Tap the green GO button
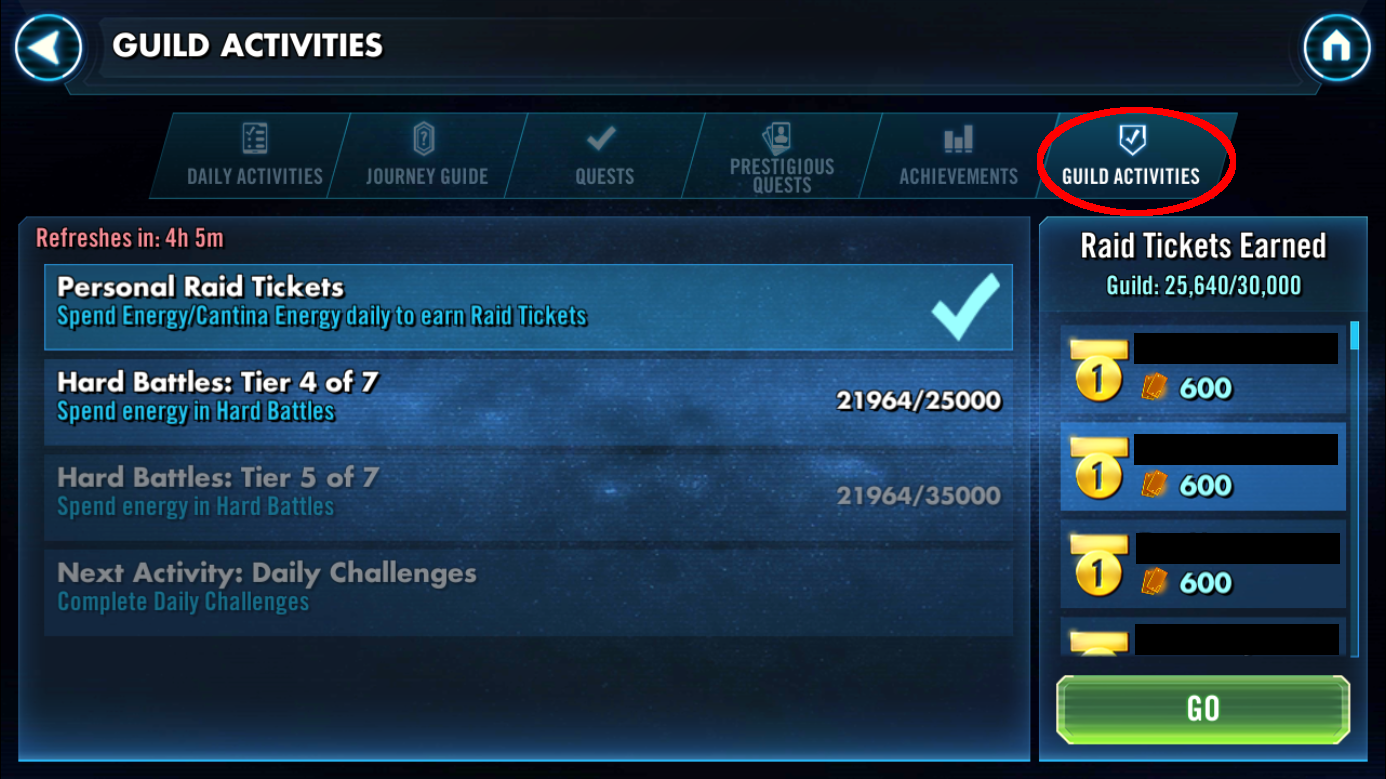 tap(1203, 709)
